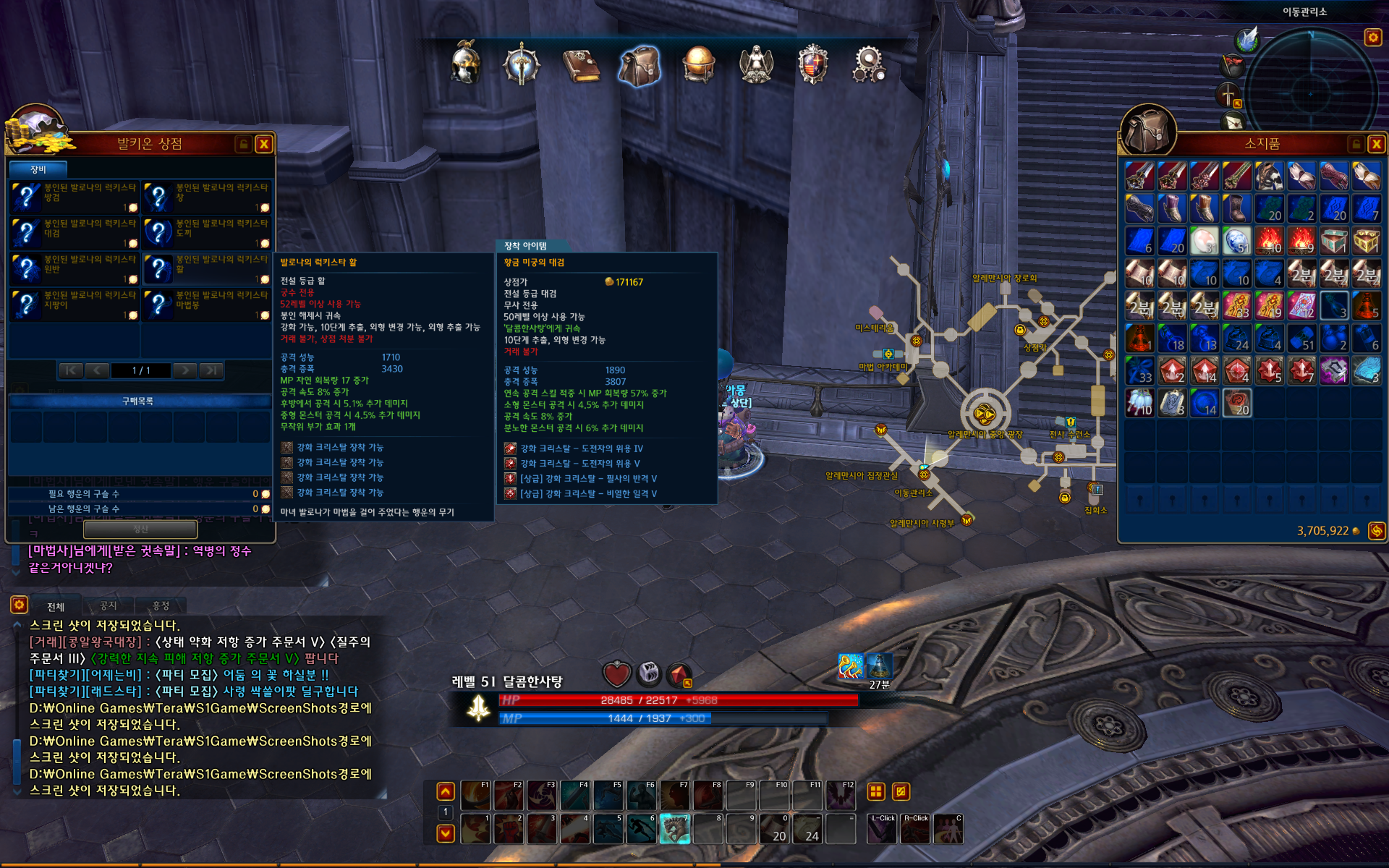Open the gears settings icon in the top menu

click(x=869, y=65)
